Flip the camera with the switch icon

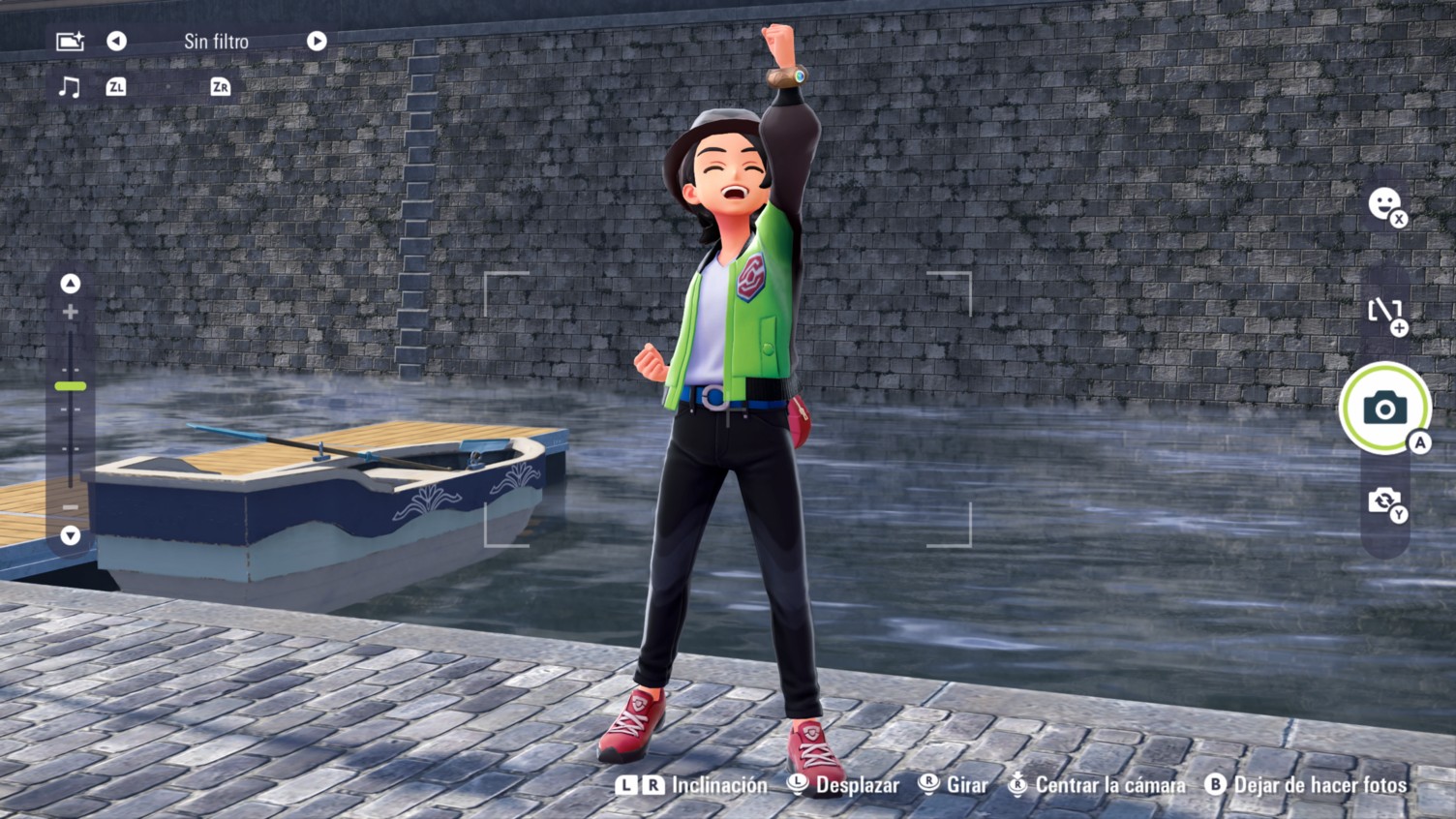(x=1384, y=501)
